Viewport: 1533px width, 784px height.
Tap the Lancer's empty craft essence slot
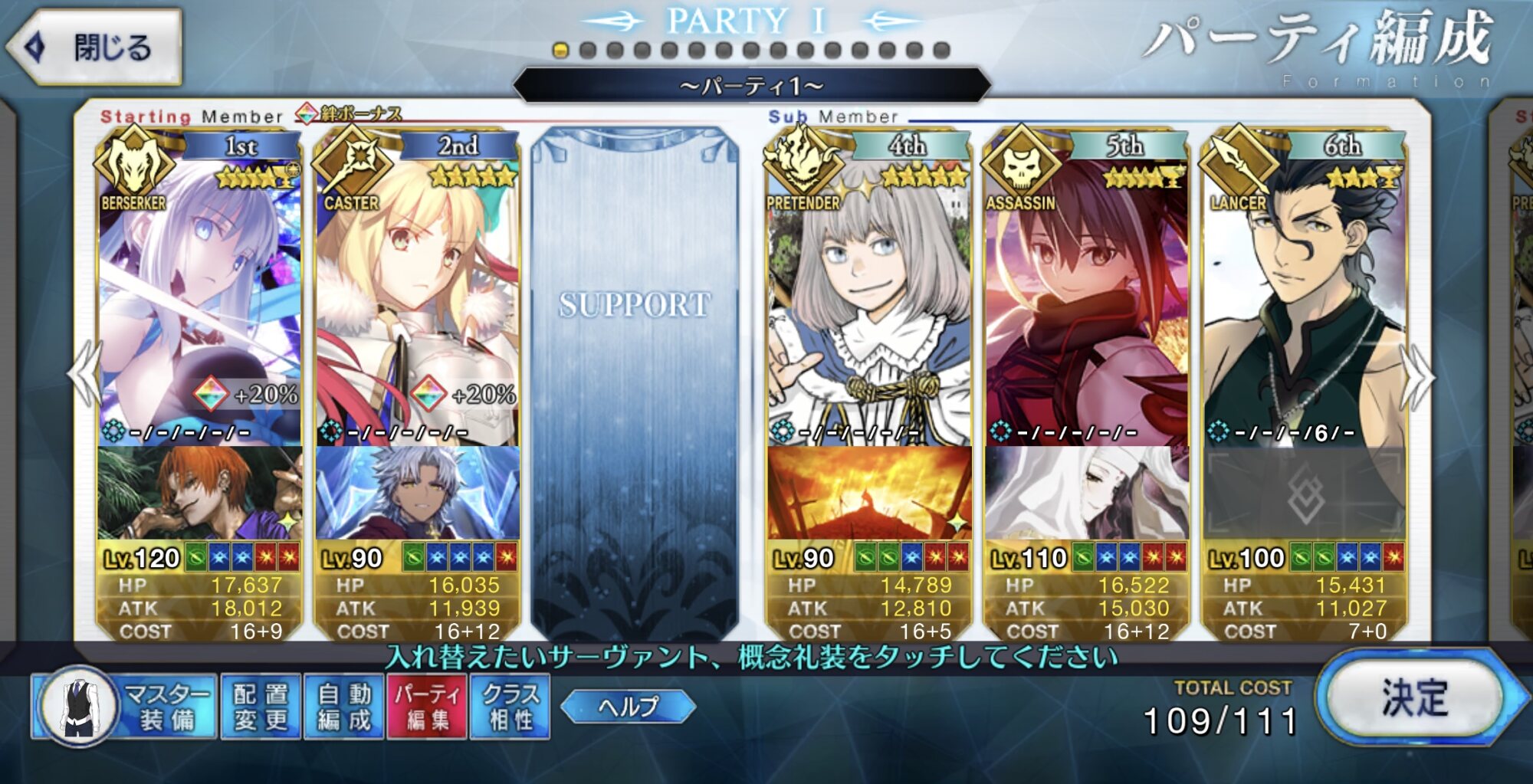tap(1304, 493)
